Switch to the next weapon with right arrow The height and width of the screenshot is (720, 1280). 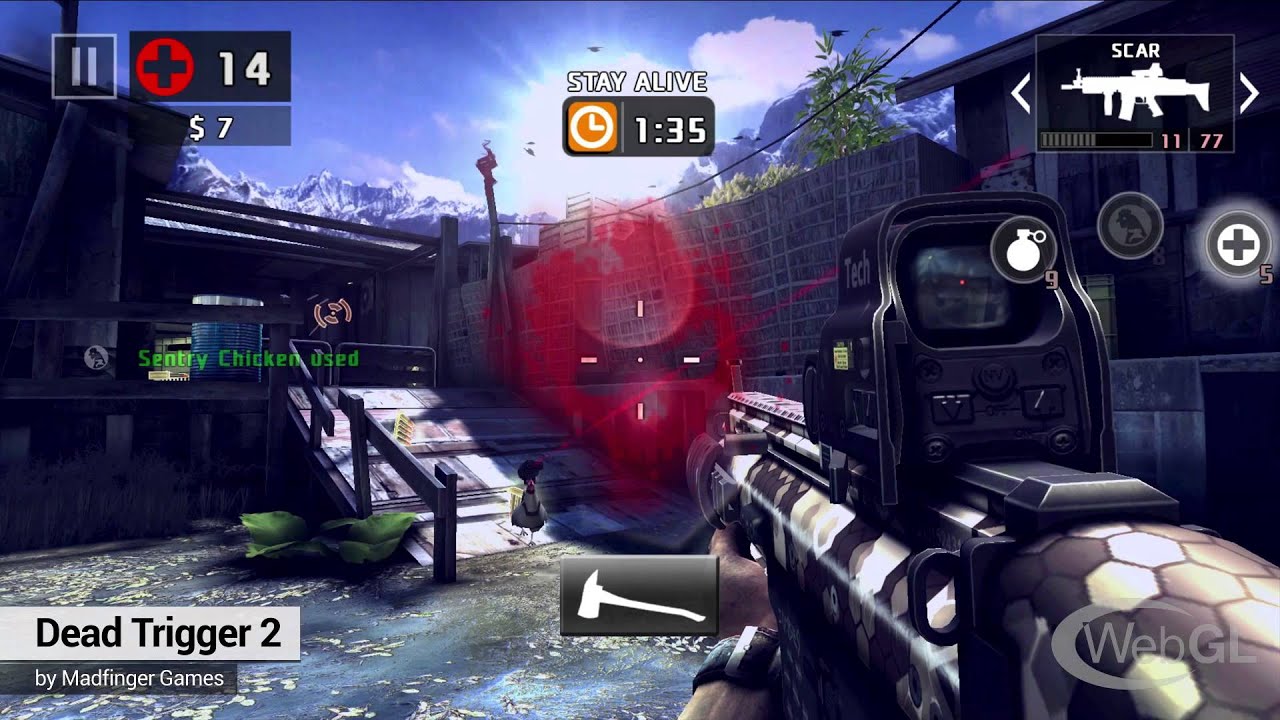(1252, 92)
